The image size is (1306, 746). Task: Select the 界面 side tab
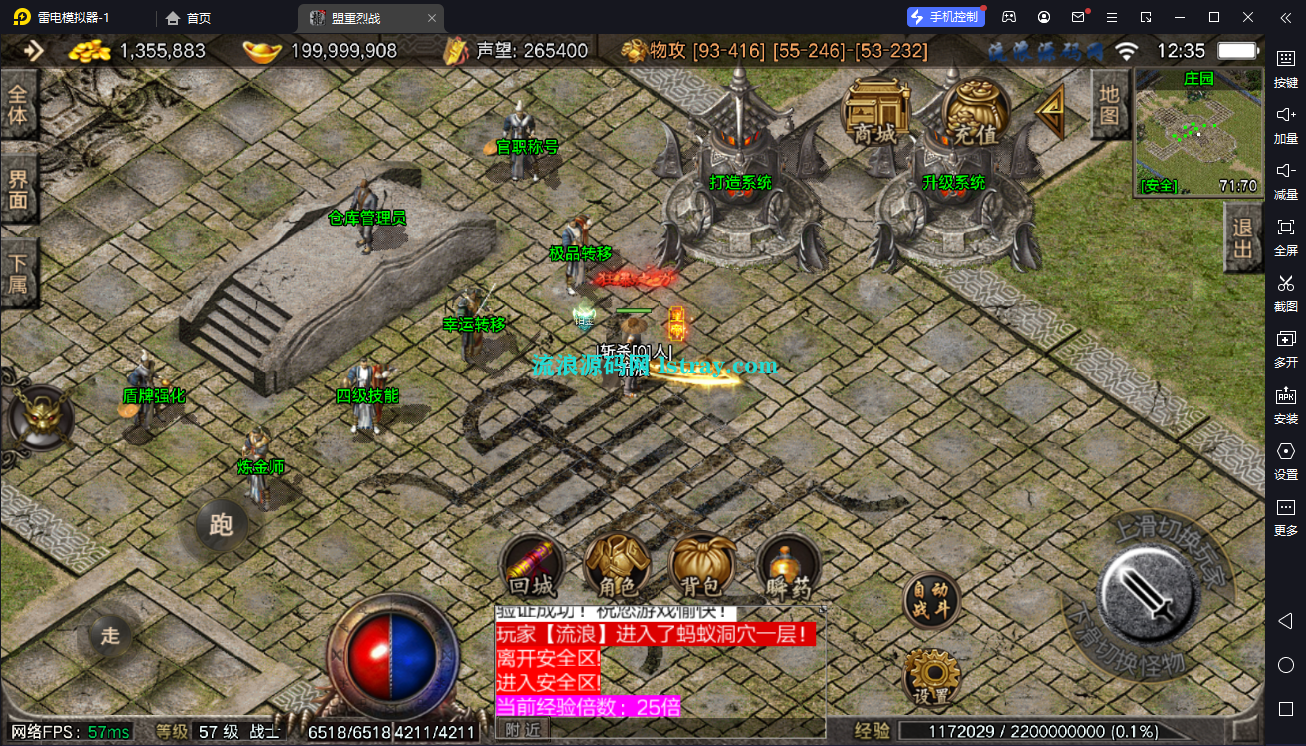tap(19, 190)
